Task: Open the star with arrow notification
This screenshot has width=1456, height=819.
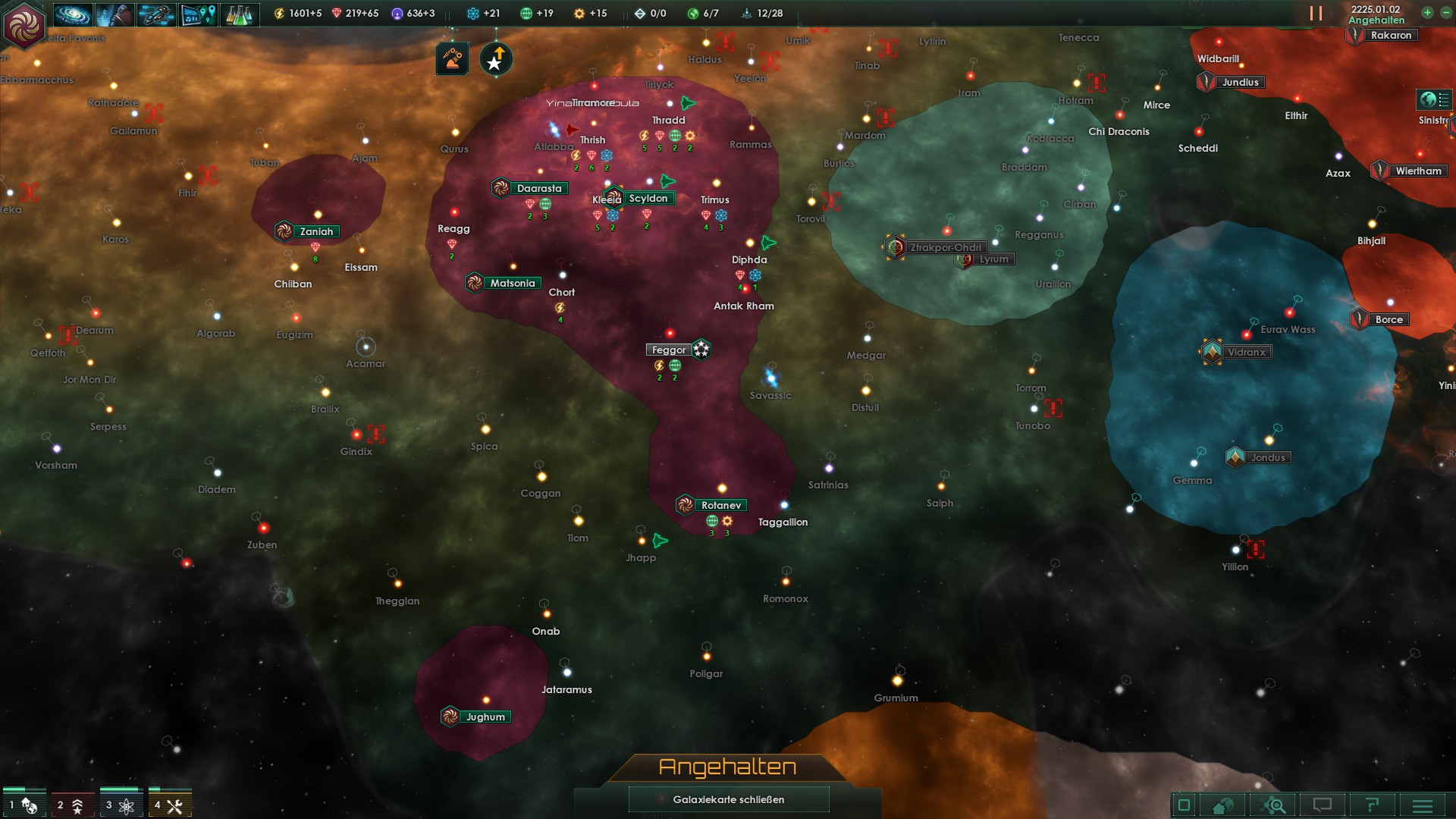Action: [496, 58]
